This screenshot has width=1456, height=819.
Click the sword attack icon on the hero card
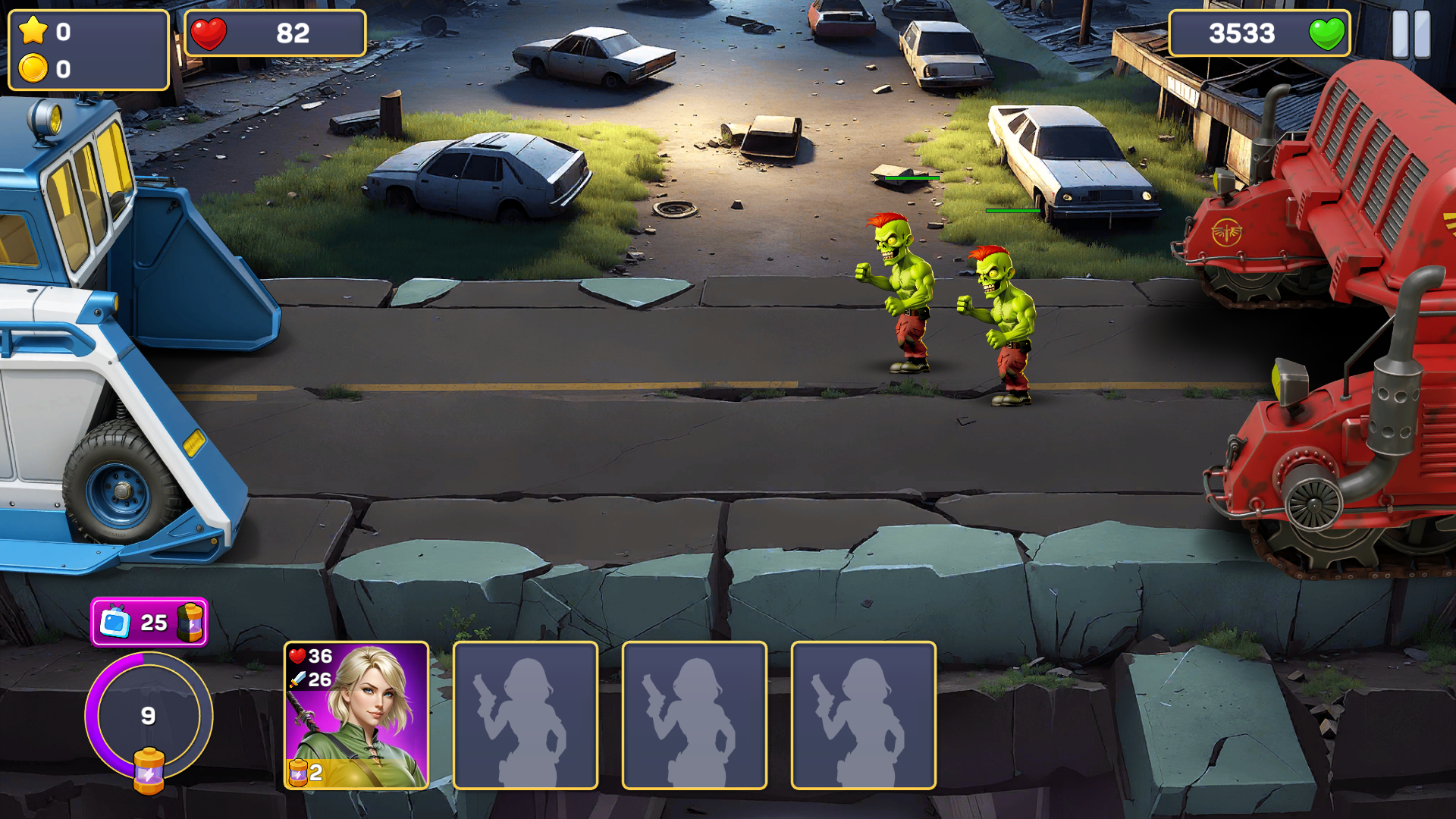(296, 680)
